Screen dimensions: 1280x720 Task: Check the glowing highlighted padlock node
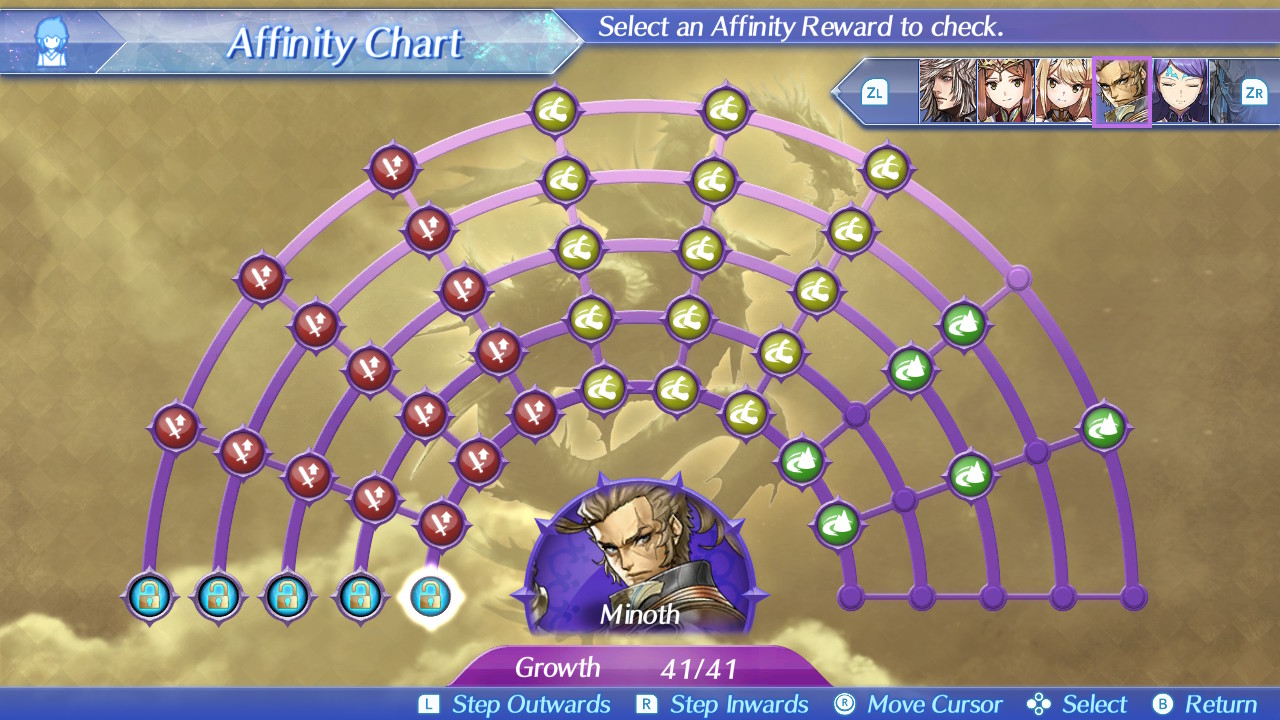point(430,597)
